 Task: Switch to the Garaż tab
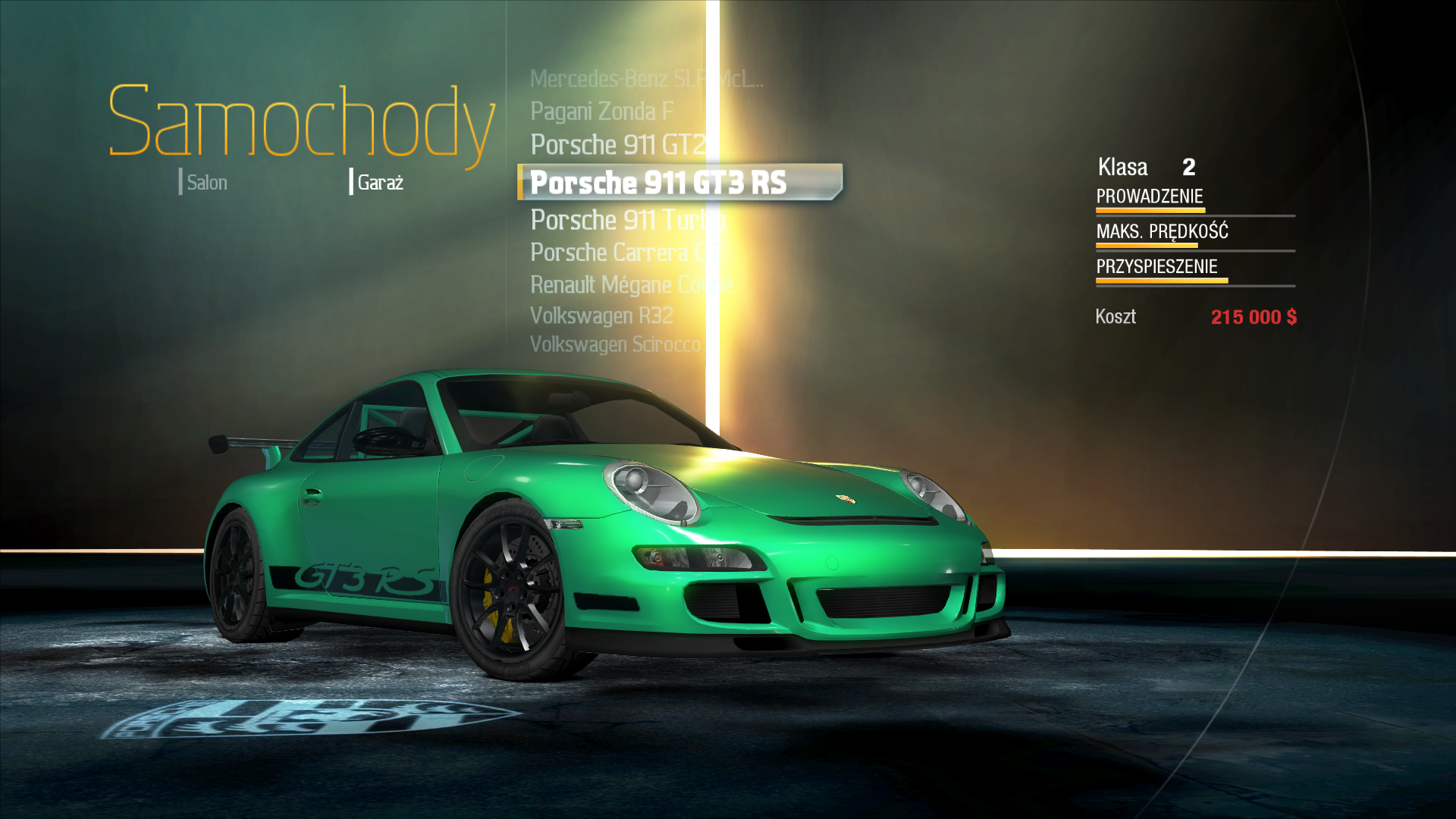coord(379,183)
